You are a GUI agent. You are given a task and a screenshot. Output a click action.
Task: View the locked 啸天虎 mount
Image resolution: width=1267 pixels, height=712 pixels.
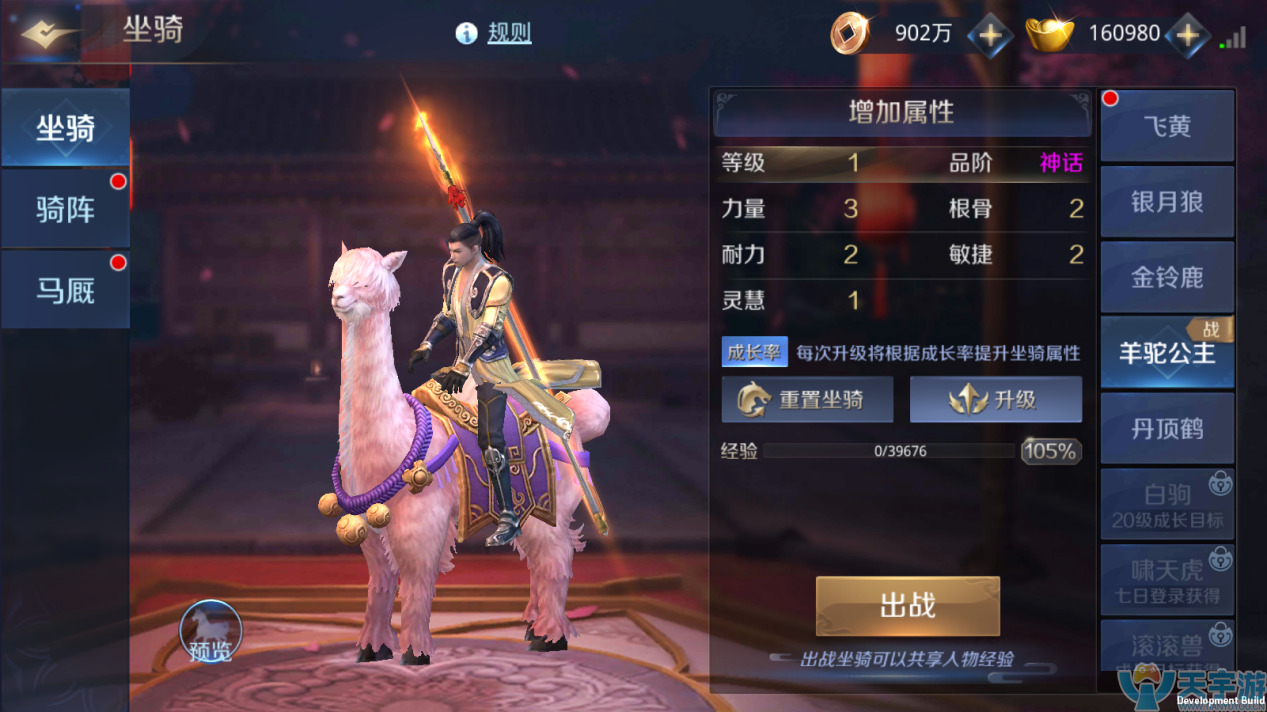click(1167, 580)
